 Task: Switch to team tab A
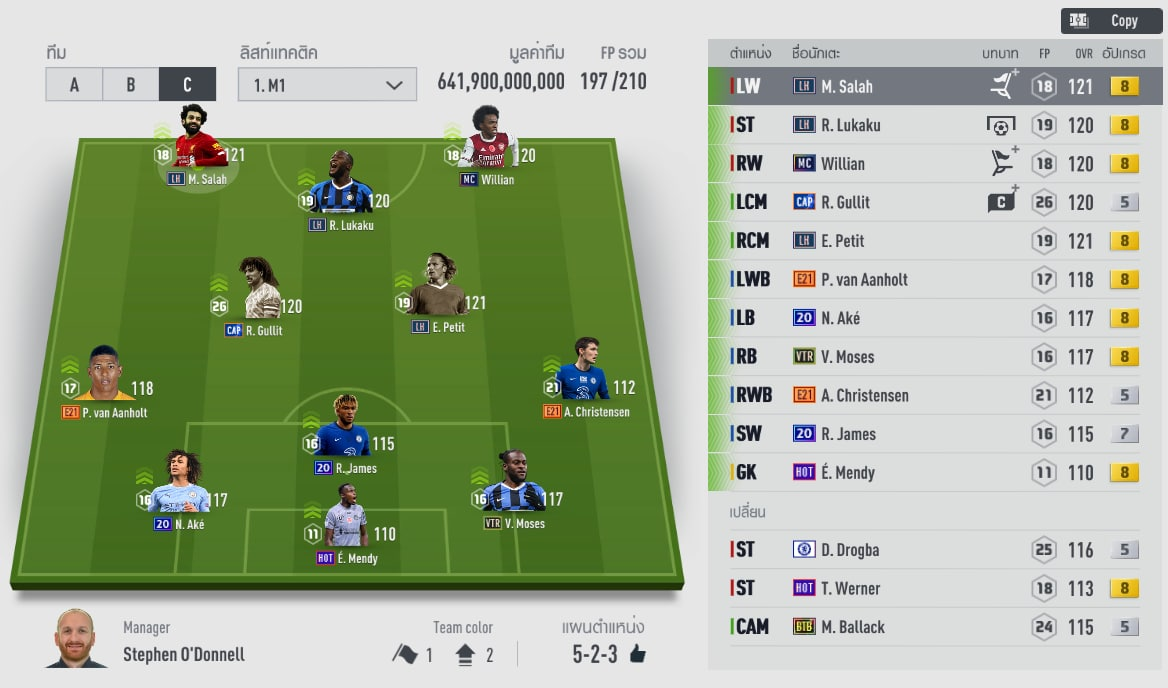point(74,85)
